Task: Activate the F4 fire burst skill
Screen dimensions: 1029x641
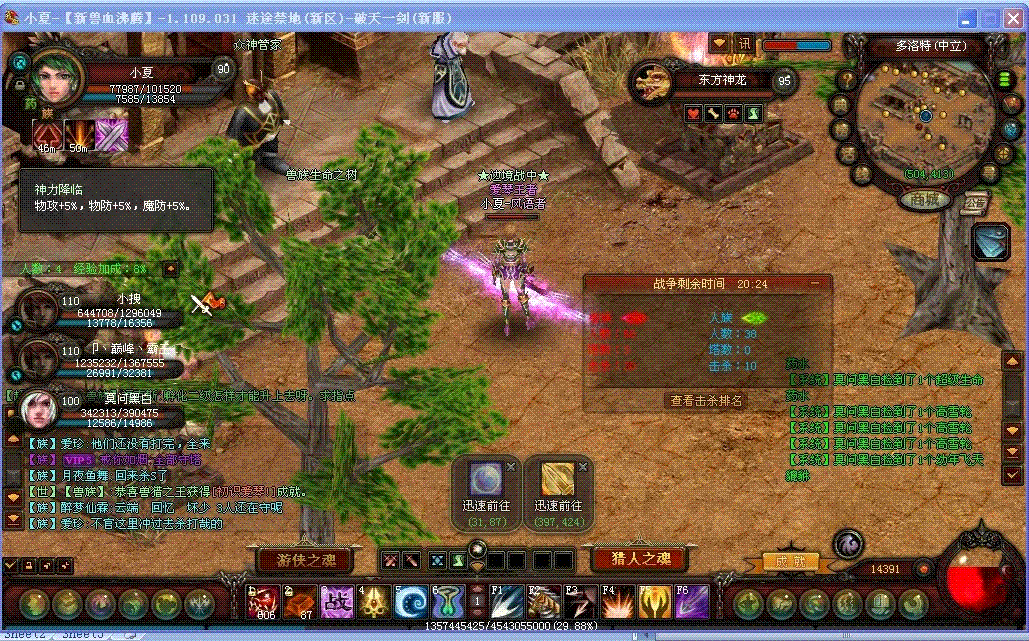Action: (x=617, y=602)
